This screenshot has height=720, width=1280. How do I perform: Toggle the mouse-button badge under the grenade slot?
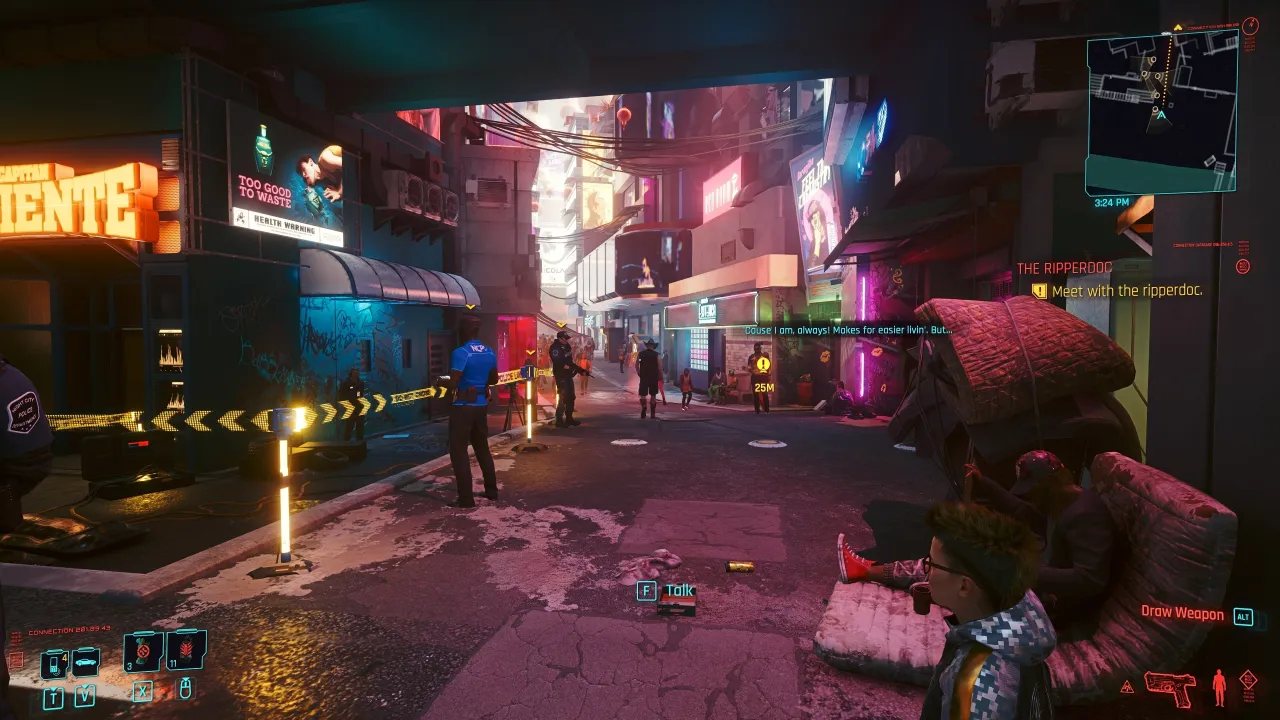[x=186, y=690]
